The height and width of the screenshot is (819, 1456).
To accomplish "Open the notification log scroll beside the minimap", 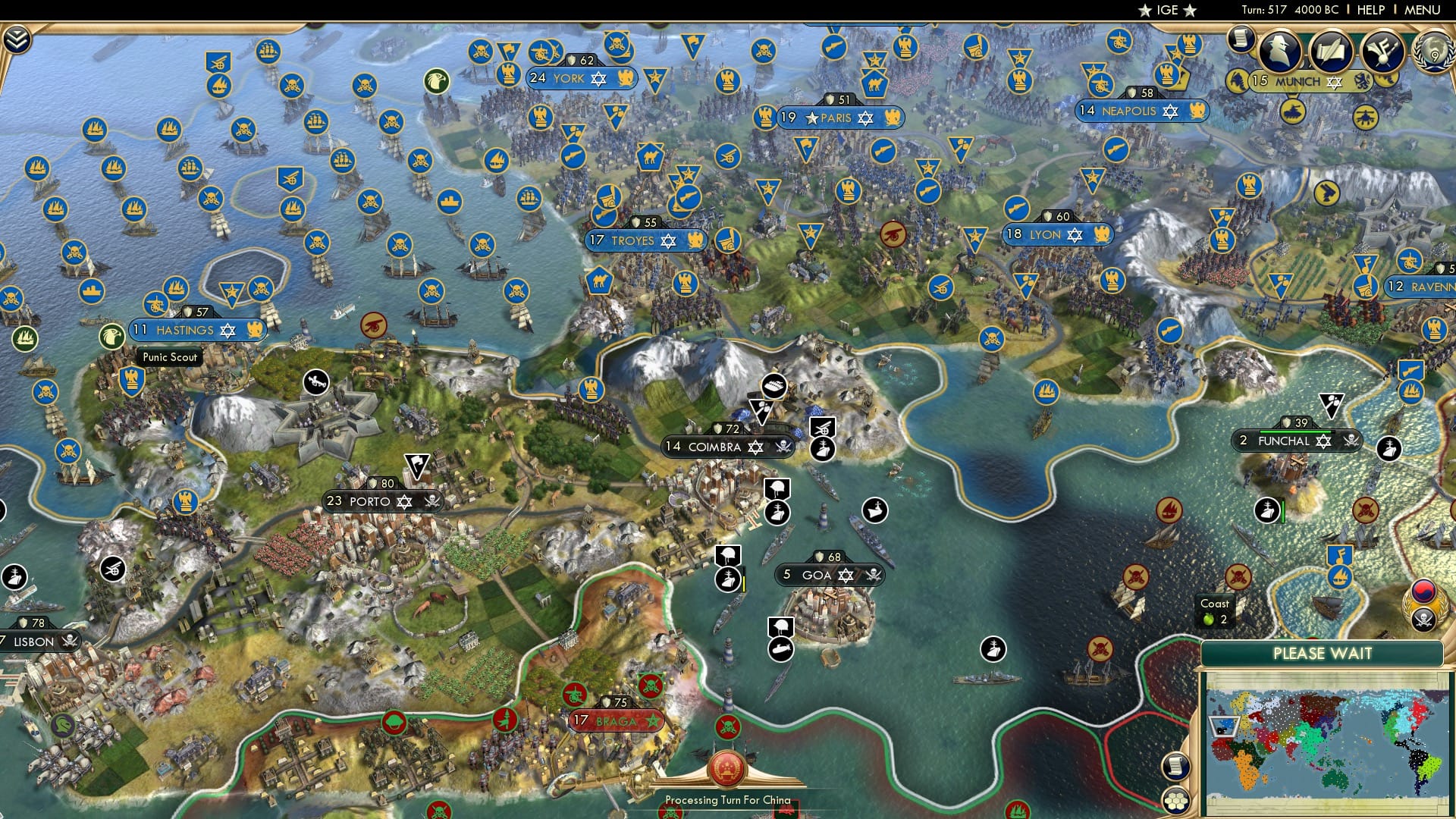I will [1175, 767].
